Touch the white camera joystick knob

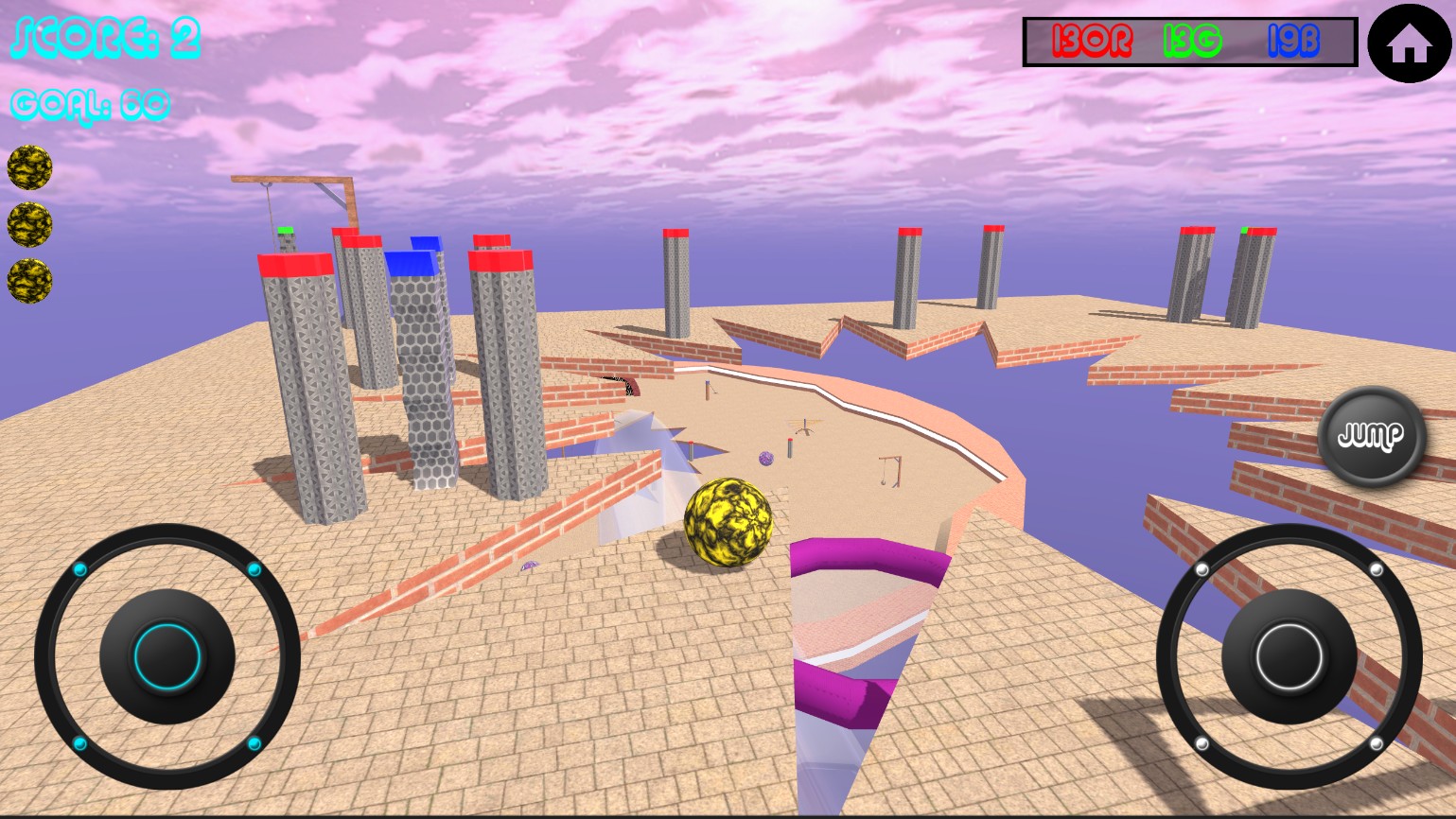pyautogui.click(x=1288, y=656)
